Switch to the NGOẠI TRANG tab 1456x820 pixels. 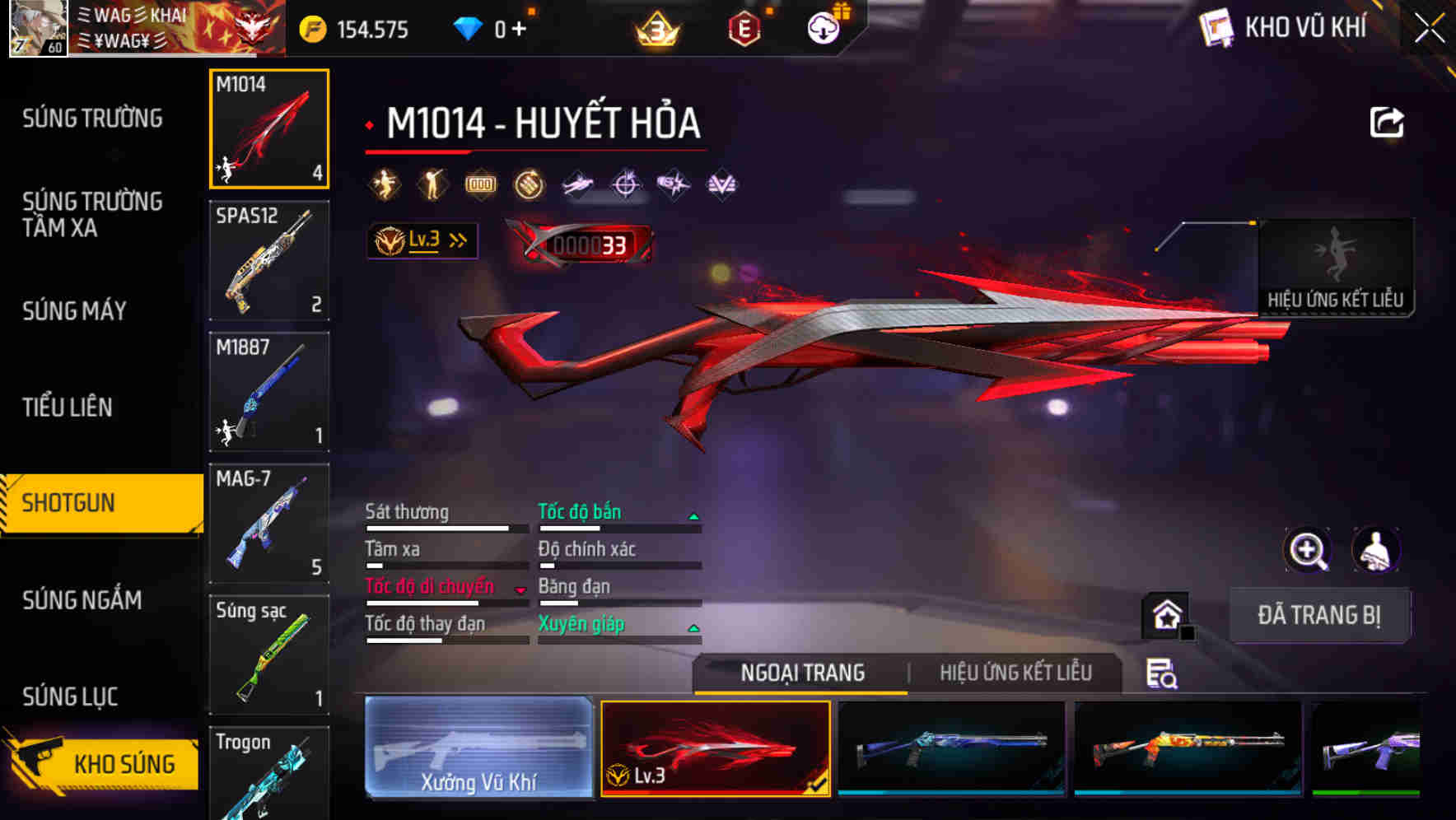(800, 673)
